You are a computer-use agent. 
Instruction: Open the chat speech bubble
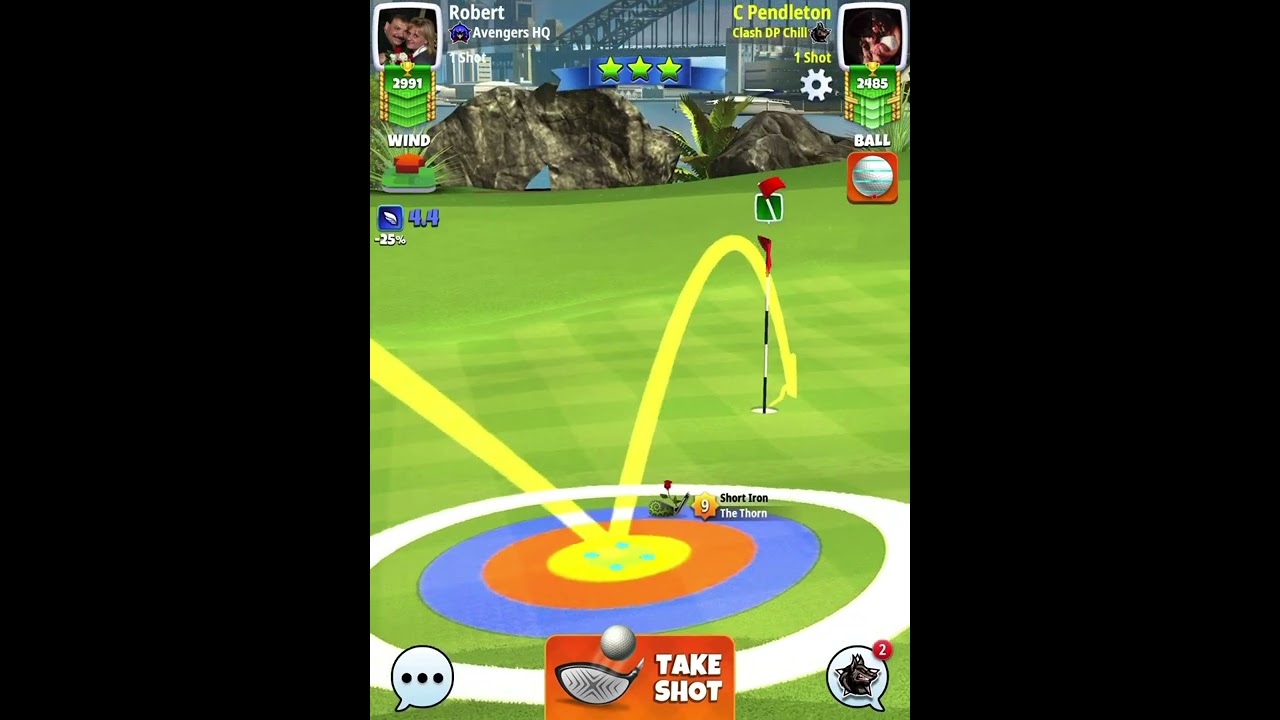(x=422, y=677)
